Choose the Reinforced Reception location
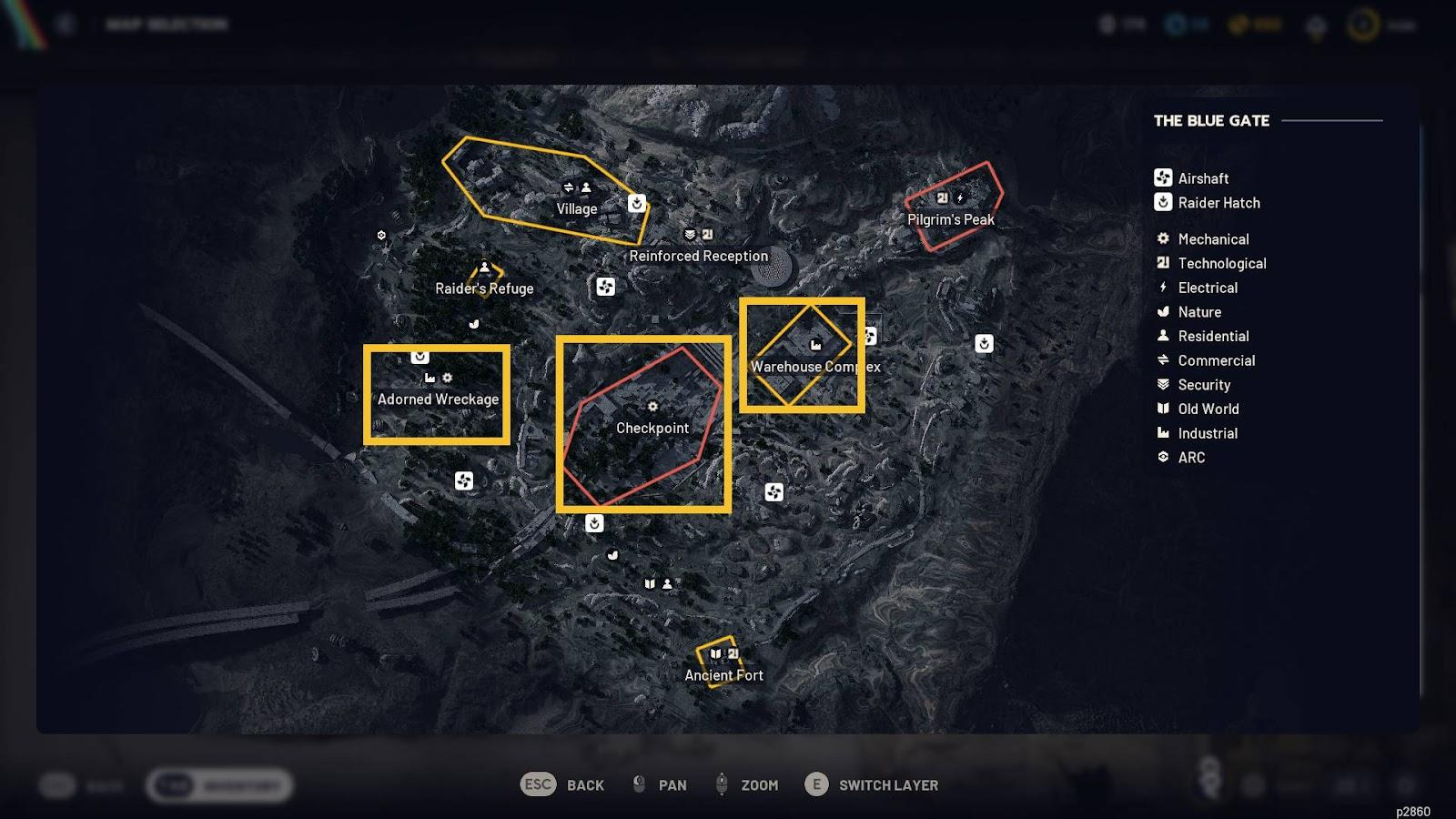 (698, 256)
